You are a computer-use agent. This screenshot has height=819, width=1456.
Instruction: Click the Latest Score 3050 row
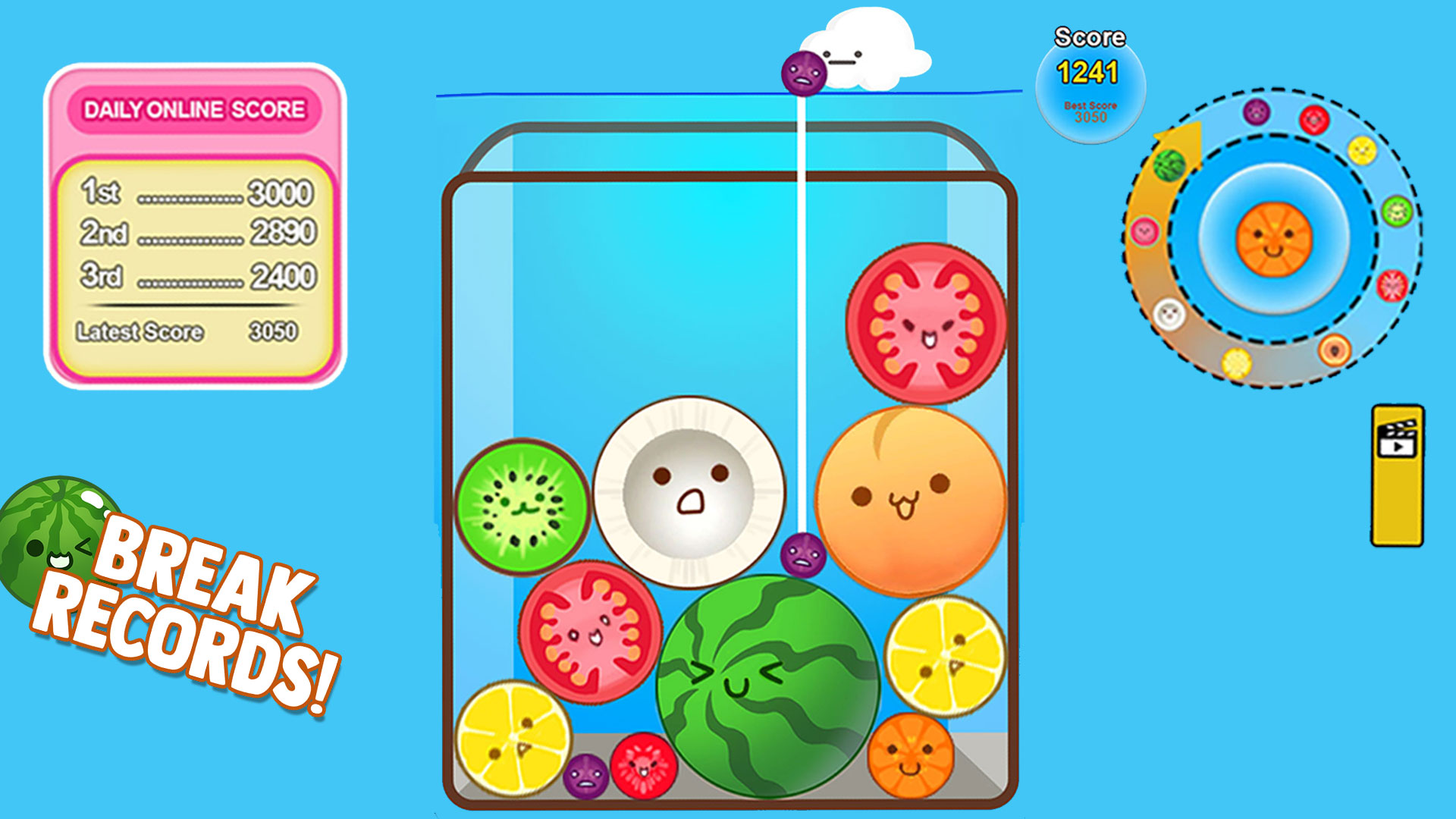[190, 331]
